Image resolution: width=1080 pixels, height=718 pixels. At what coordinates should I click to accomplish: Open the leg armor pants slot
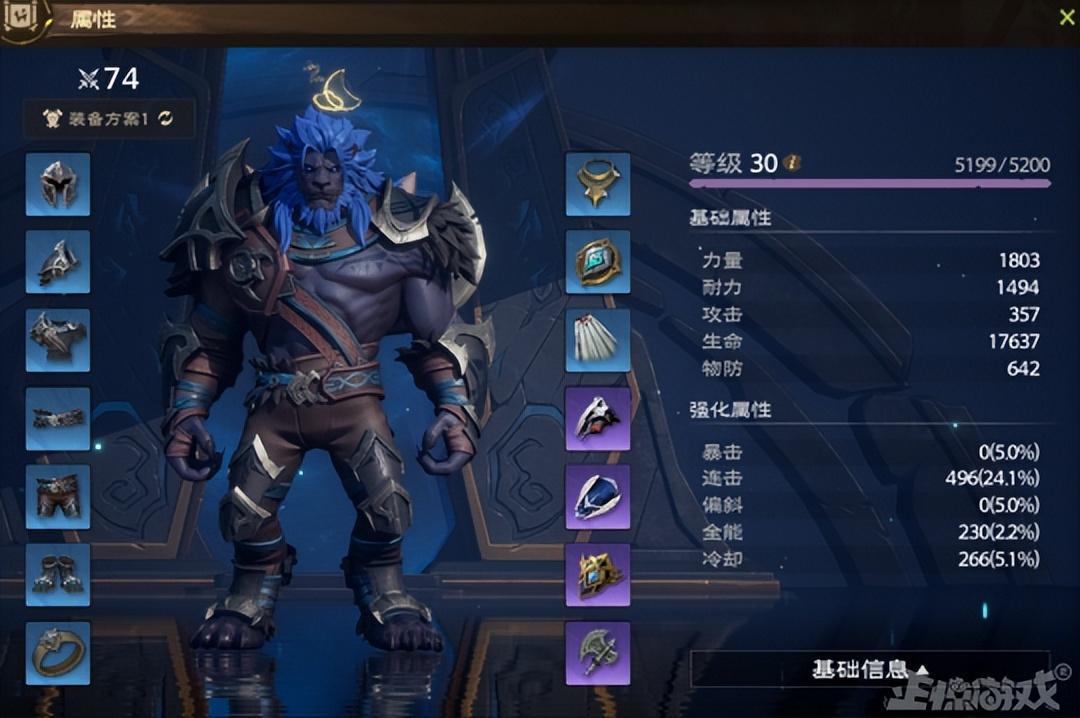coord(58,496)
